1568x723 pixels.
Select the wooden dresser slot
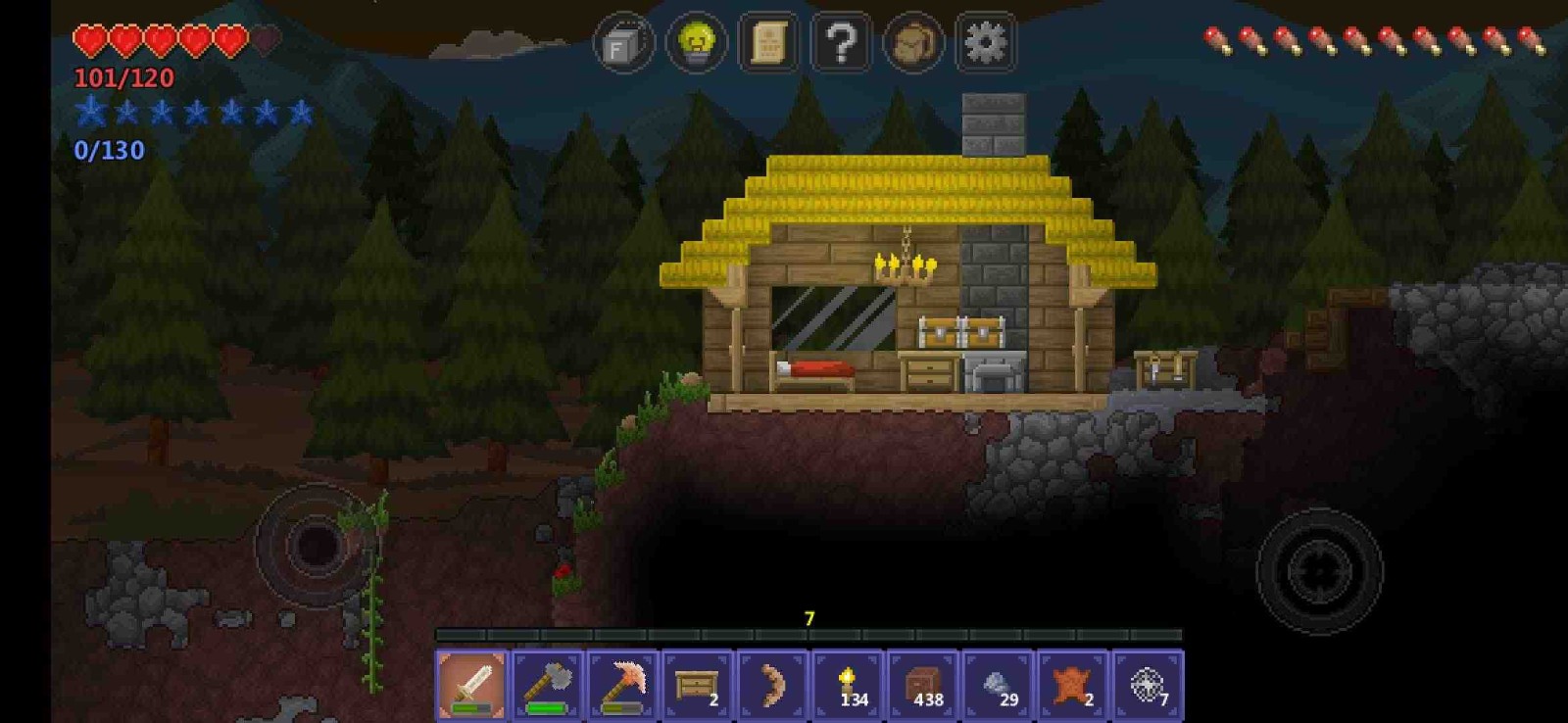pos(698,685)
